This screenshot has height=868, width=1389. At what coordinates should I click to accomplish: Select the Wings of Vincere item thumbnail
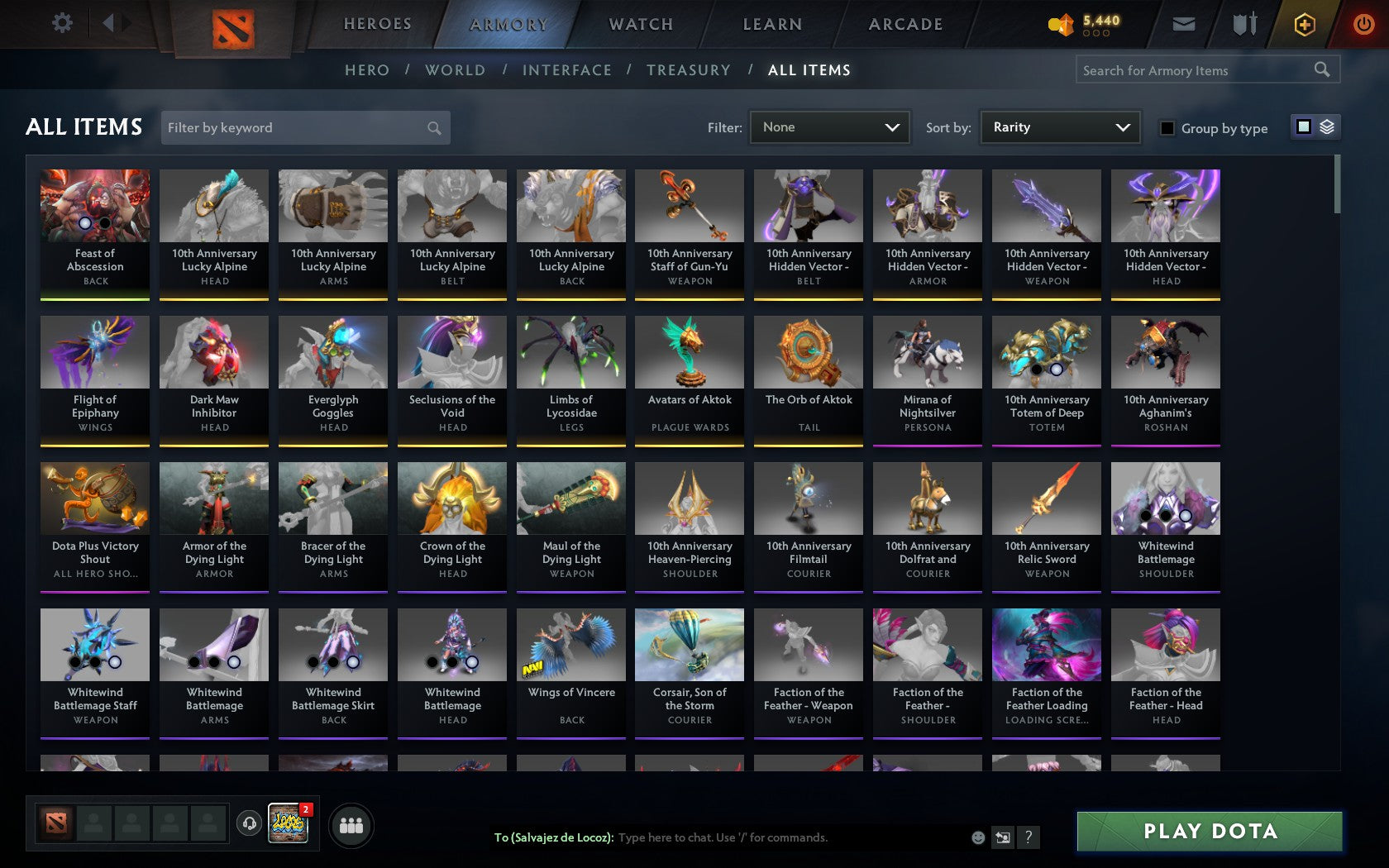click(570, 644)
